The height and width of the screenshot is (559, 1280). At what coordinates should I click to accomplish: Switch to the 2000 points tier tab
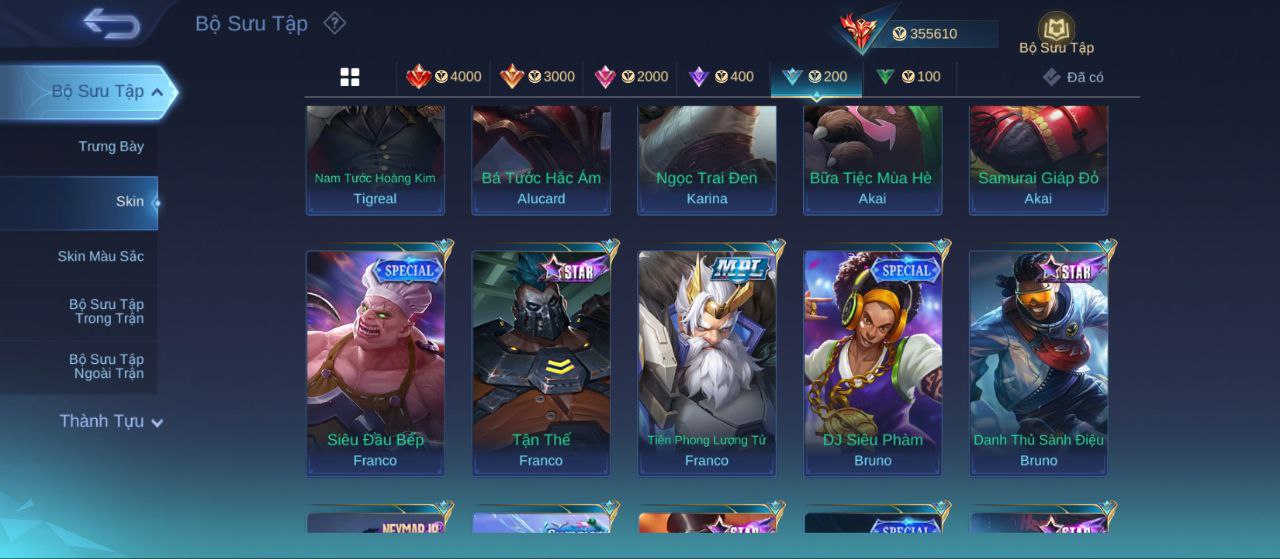click(x=631, y=77)
